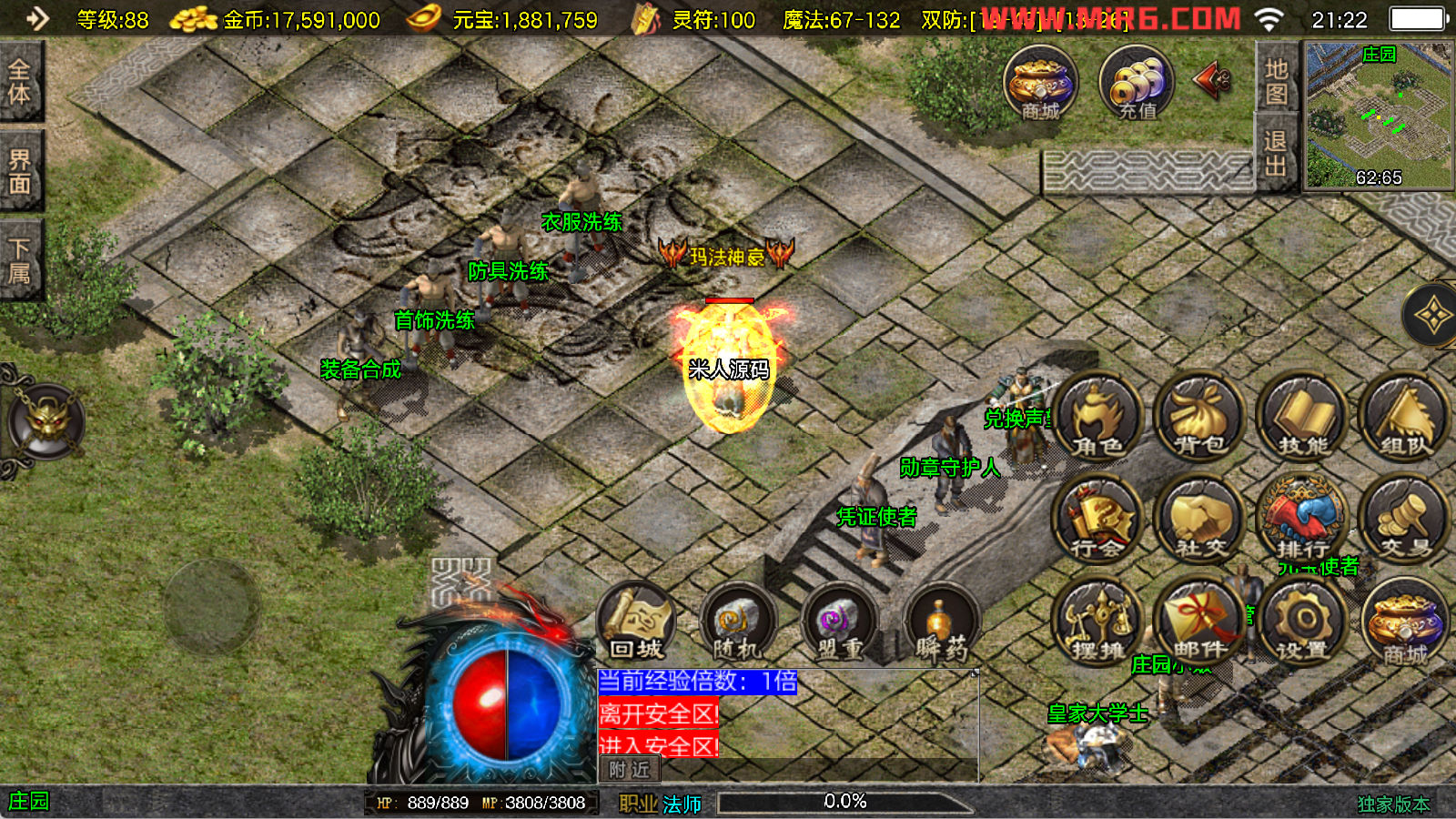This screenshot has height=819, width=1456.
Task: Open the 组队 team menu
Action: 1404,417
